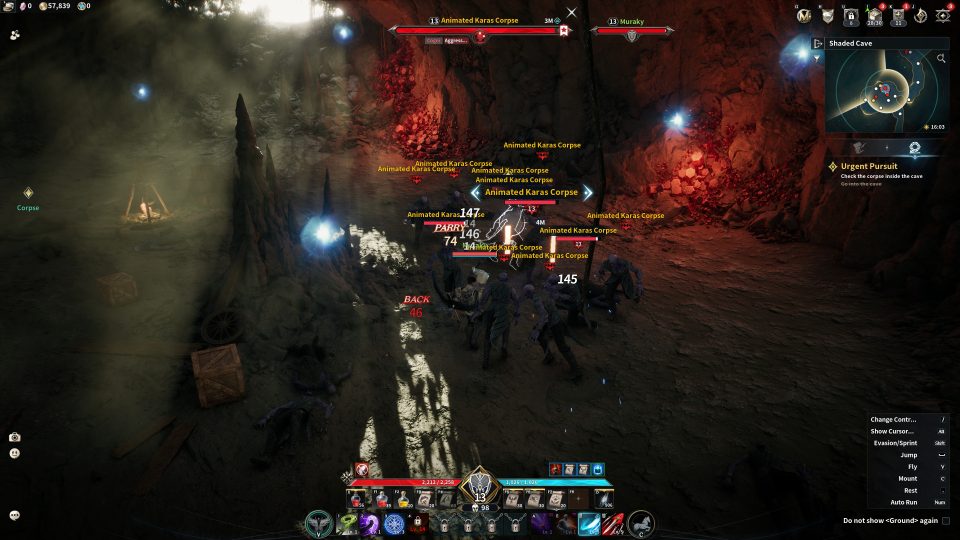This screenshot has width=960, height=540.
Task: Tick the 'Do not show Ground again' checkbox
Action: coord(946,520)
